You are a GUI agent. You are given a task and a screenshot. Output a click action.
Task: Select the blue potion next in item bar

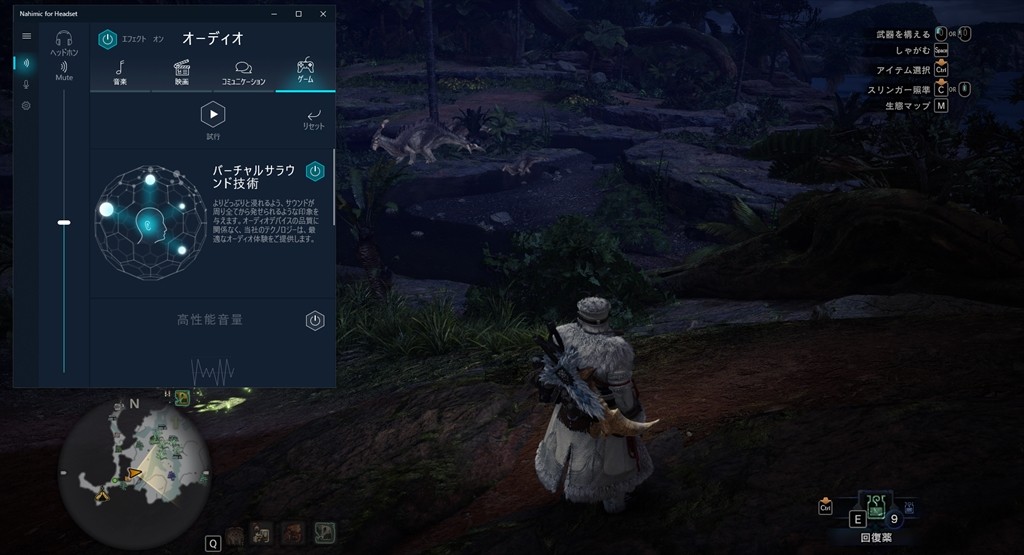pyautogui.click(x=908, y=508)
